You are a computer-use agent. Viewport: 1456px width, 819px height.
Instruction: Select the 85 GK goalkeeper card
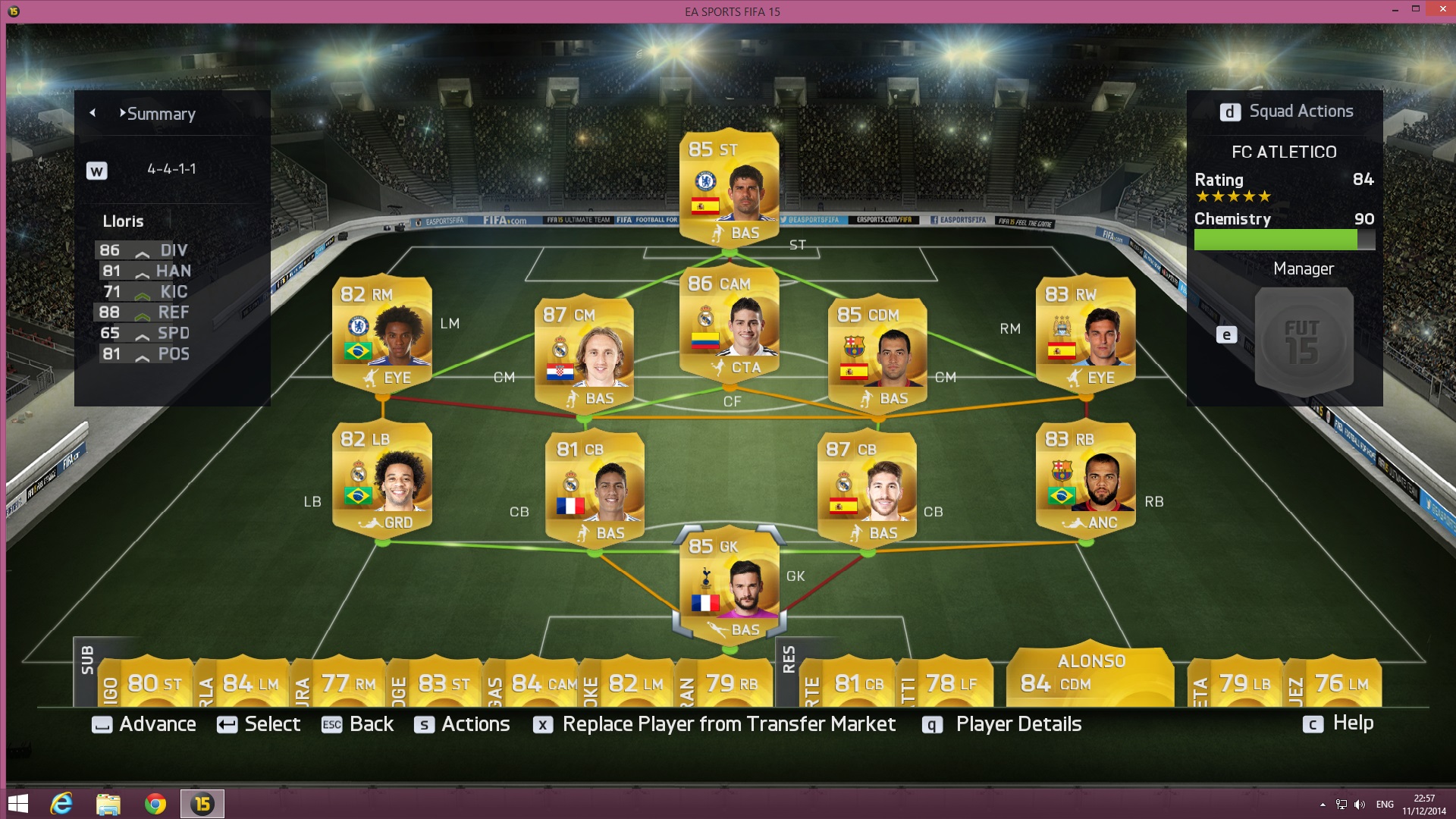pos(729,585)
